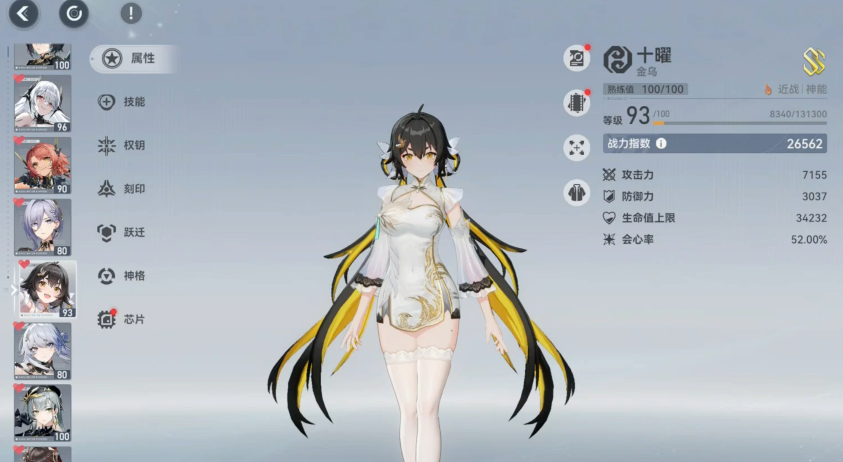Screen dimensions: 843x462
Task: Pick the purple-haired level 80 character portrait
Action: 42,227
